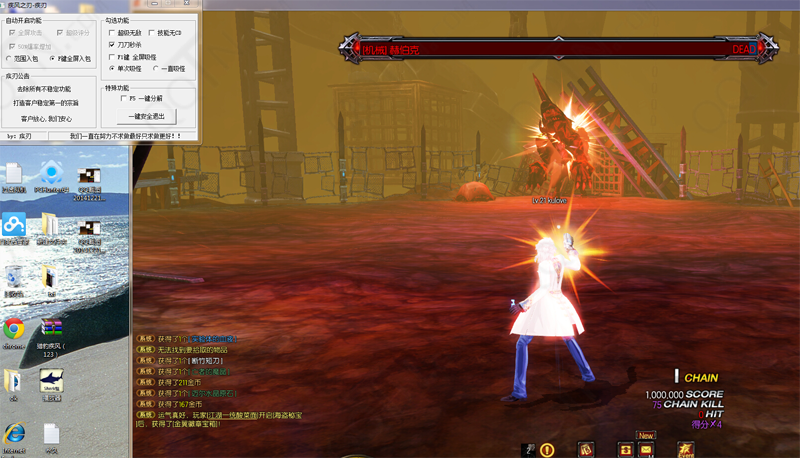The height and width of the screenshot is (458, 800).
Task: Choose the 范围入包 radio option
Action: pos(9,59)
